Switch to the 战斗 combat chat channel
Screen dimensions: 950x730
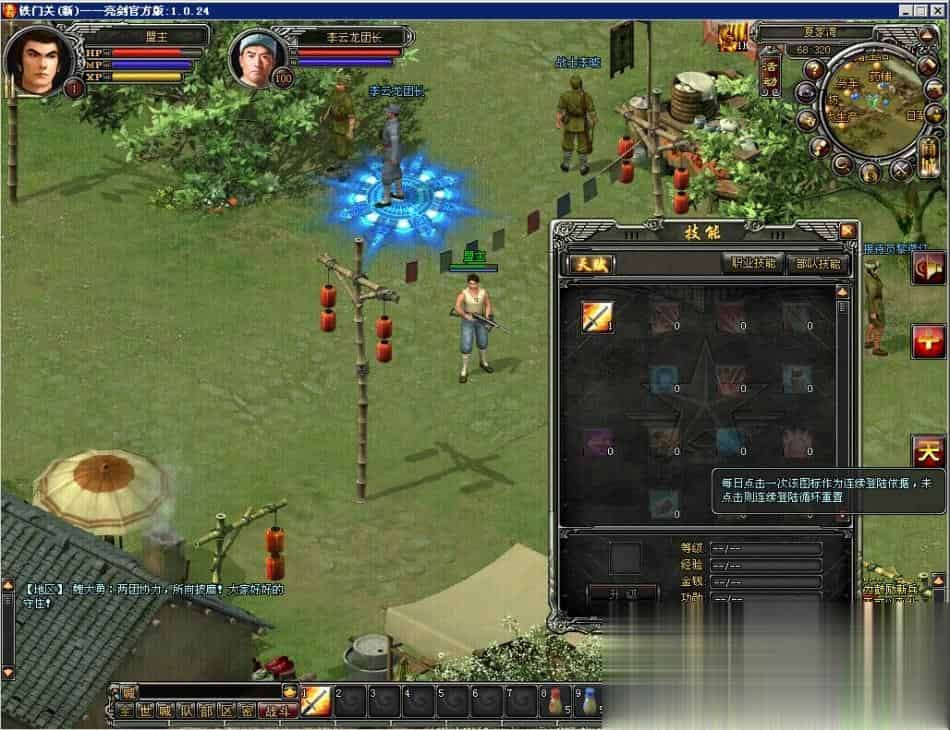pos(276,711)
